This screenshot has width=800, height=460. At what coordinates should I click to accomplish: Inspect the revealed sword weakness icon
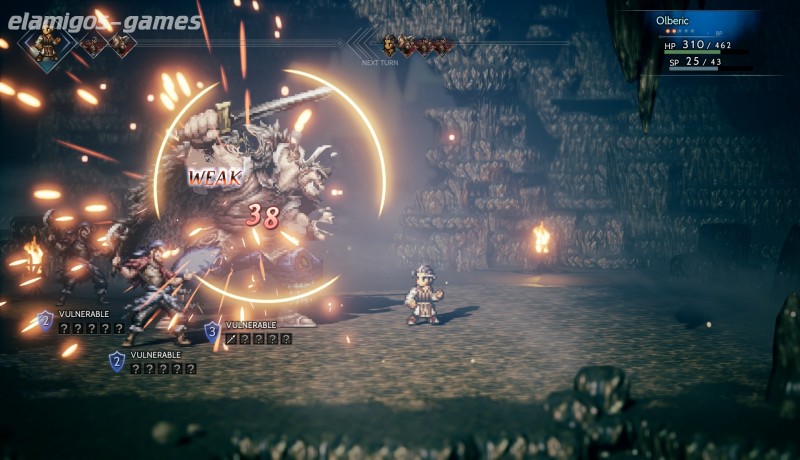pos(232,339)
